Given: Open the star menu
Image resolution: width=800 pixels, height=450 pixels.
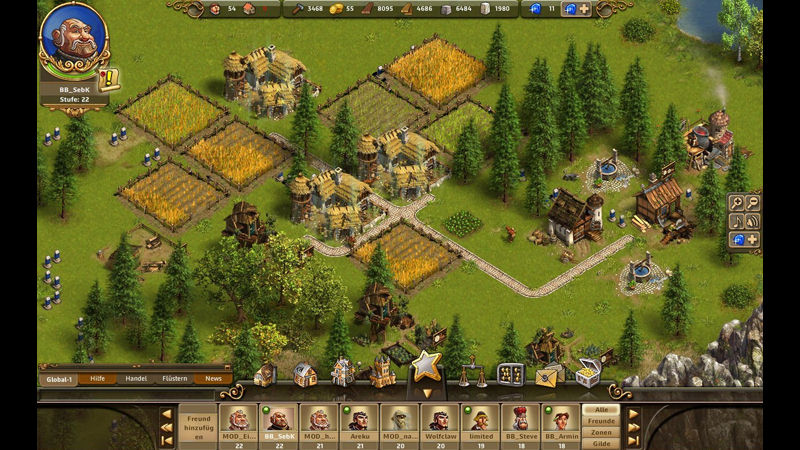Looking at the screenshot, I should coord(427,366).
